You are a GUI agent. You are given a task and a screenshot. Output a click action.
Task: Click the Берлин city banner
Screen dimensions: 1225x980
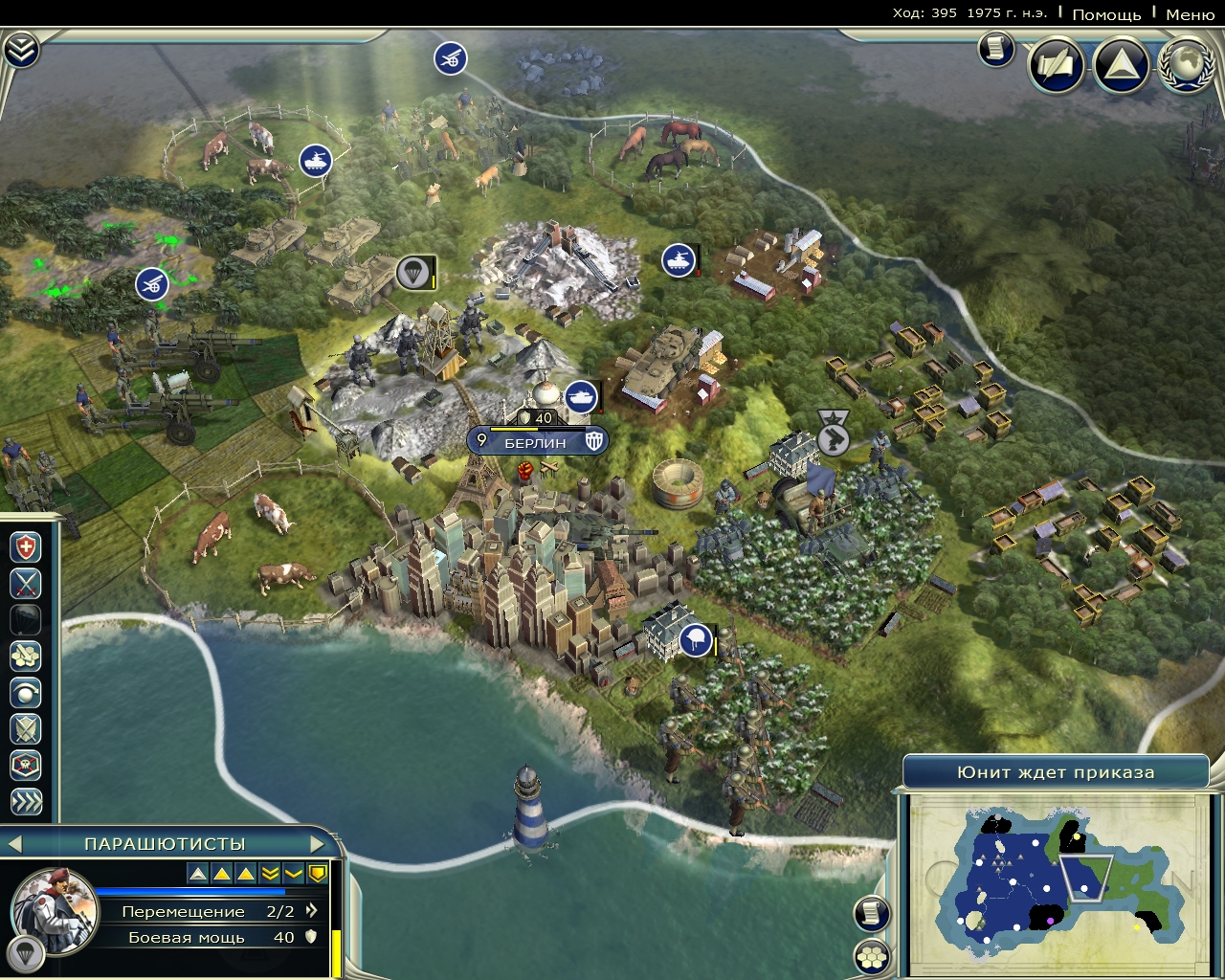(537, 442)
